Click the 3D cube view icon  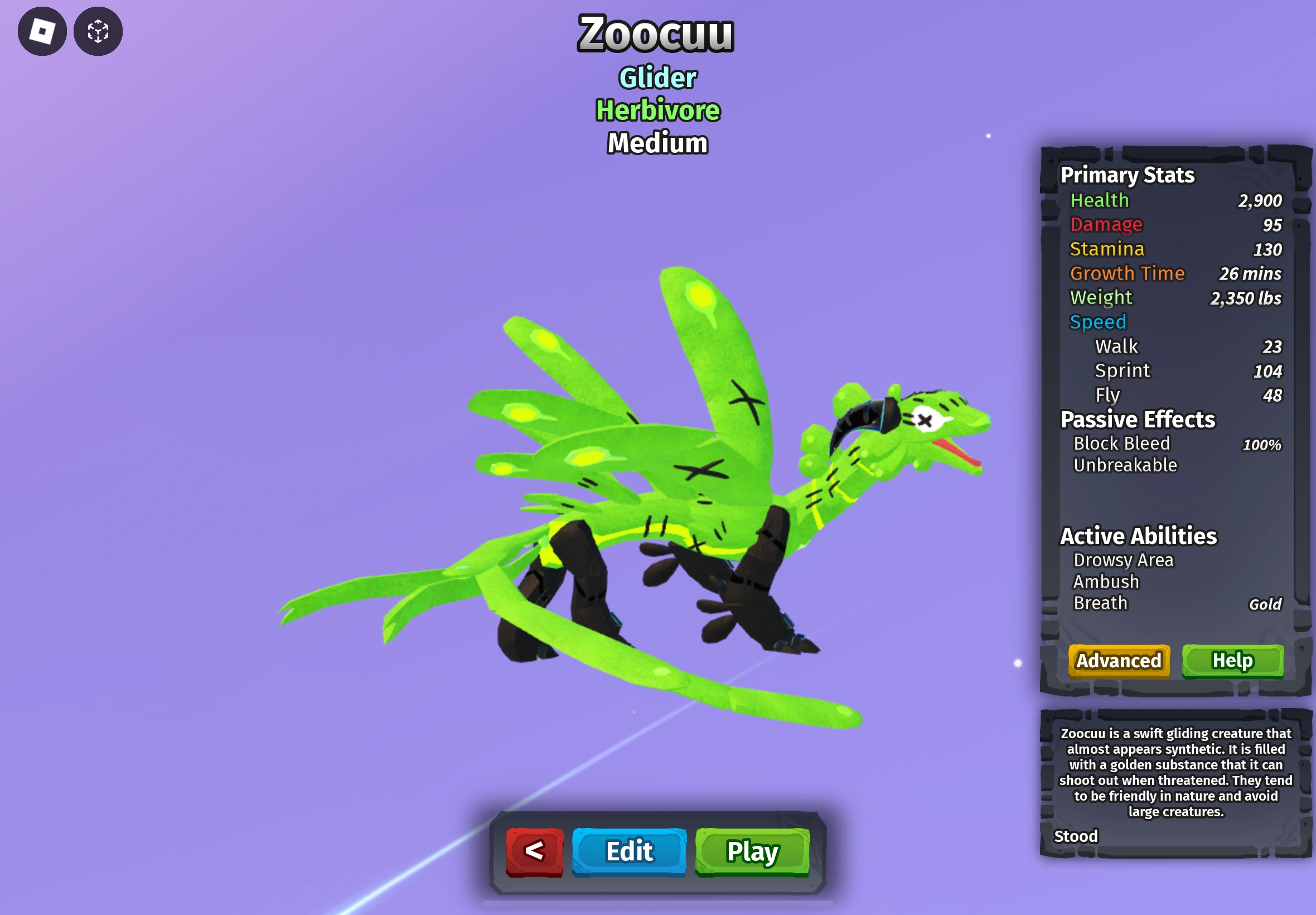98,32
